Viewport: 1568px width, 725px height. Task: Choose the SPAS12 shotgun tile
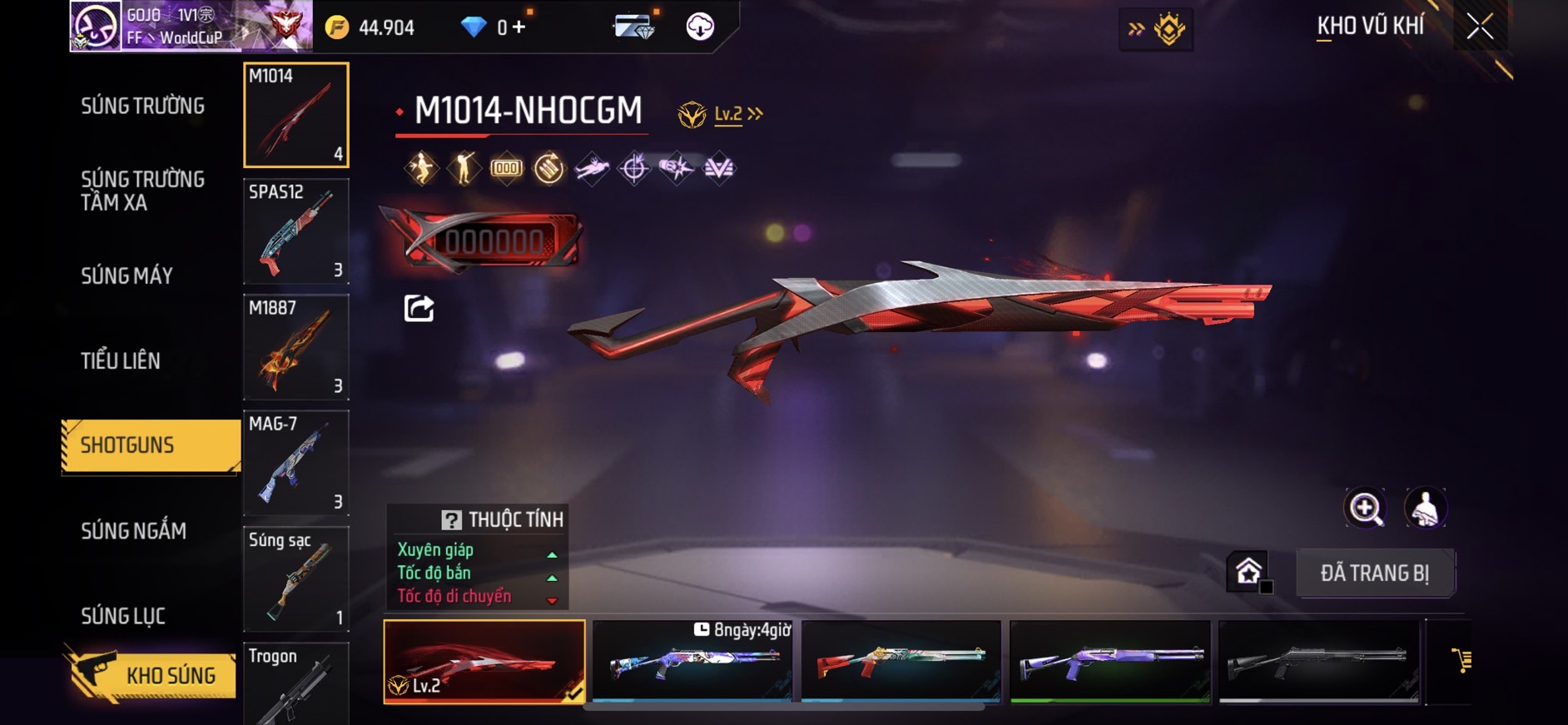pos(295,231)
